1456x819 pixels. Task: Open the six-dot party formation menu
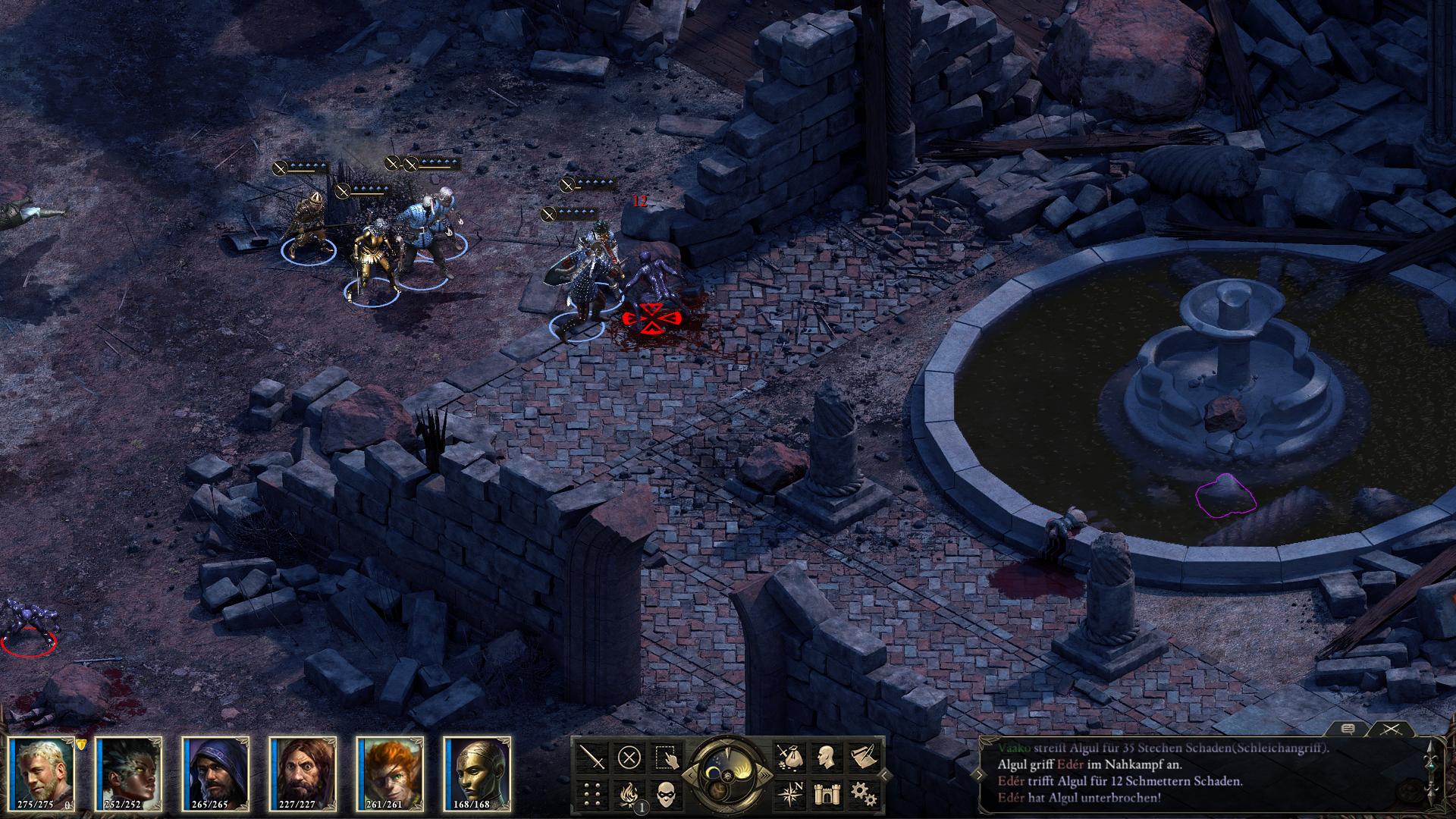pyautogui.click(x=593, y=794)
